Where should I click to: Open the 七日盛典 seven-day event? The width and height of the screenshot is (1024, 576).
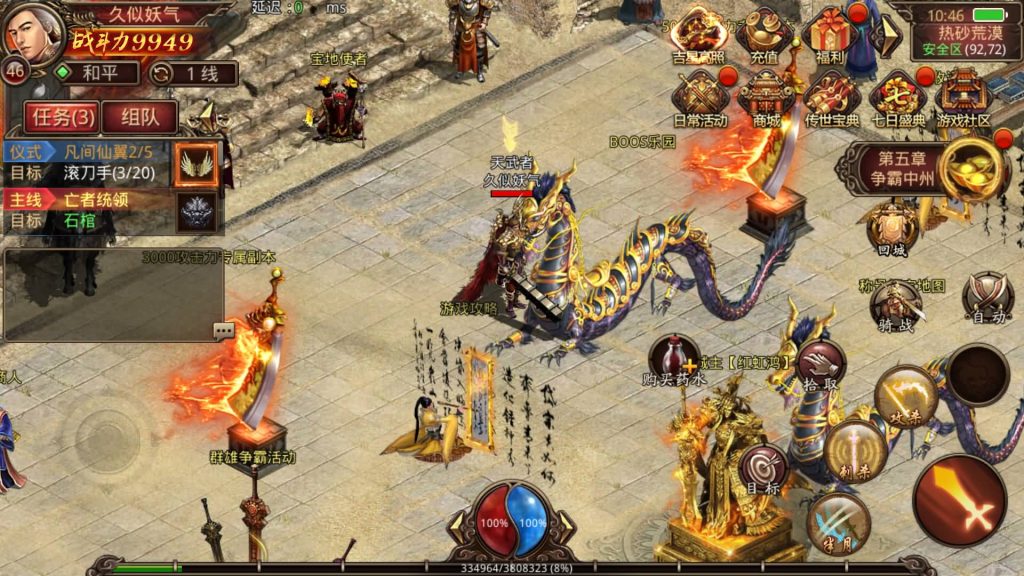click(x=897, y=98)
